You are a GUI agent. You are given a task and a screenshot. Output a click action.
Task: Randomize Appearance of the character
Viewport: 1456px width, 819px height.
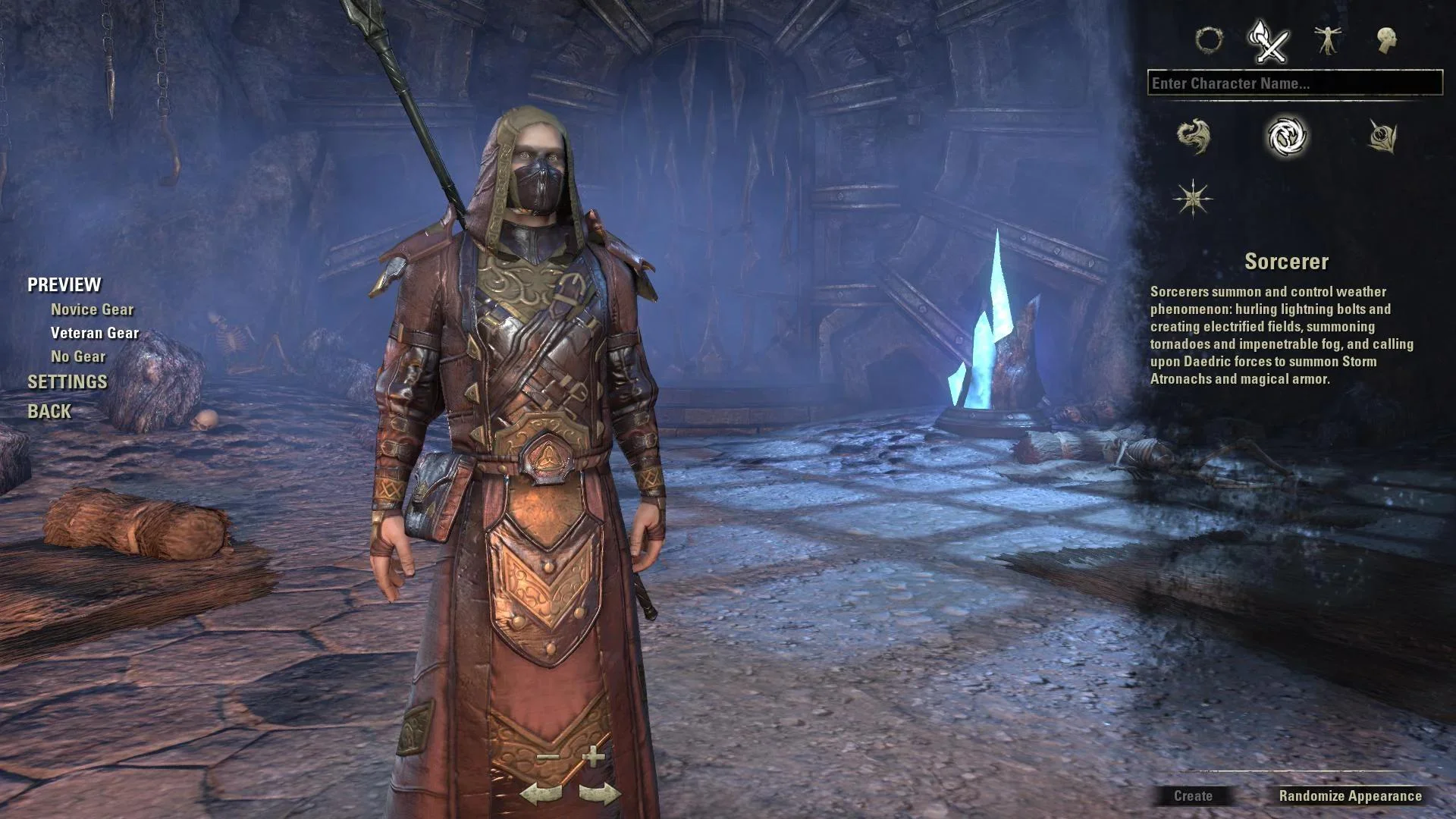pos(1350,796)
